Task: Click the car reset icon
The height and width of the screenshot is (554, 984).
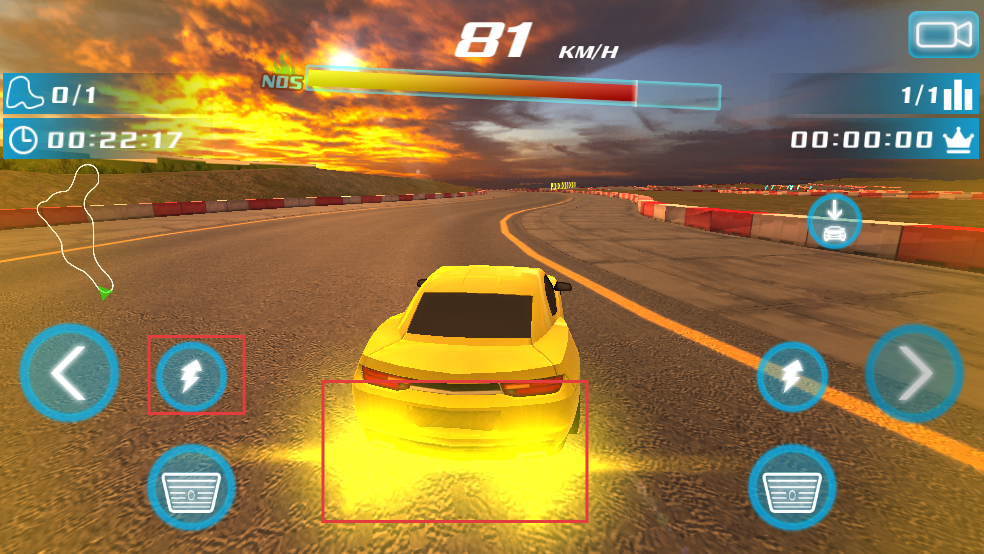Action: (x=834, y=221)
